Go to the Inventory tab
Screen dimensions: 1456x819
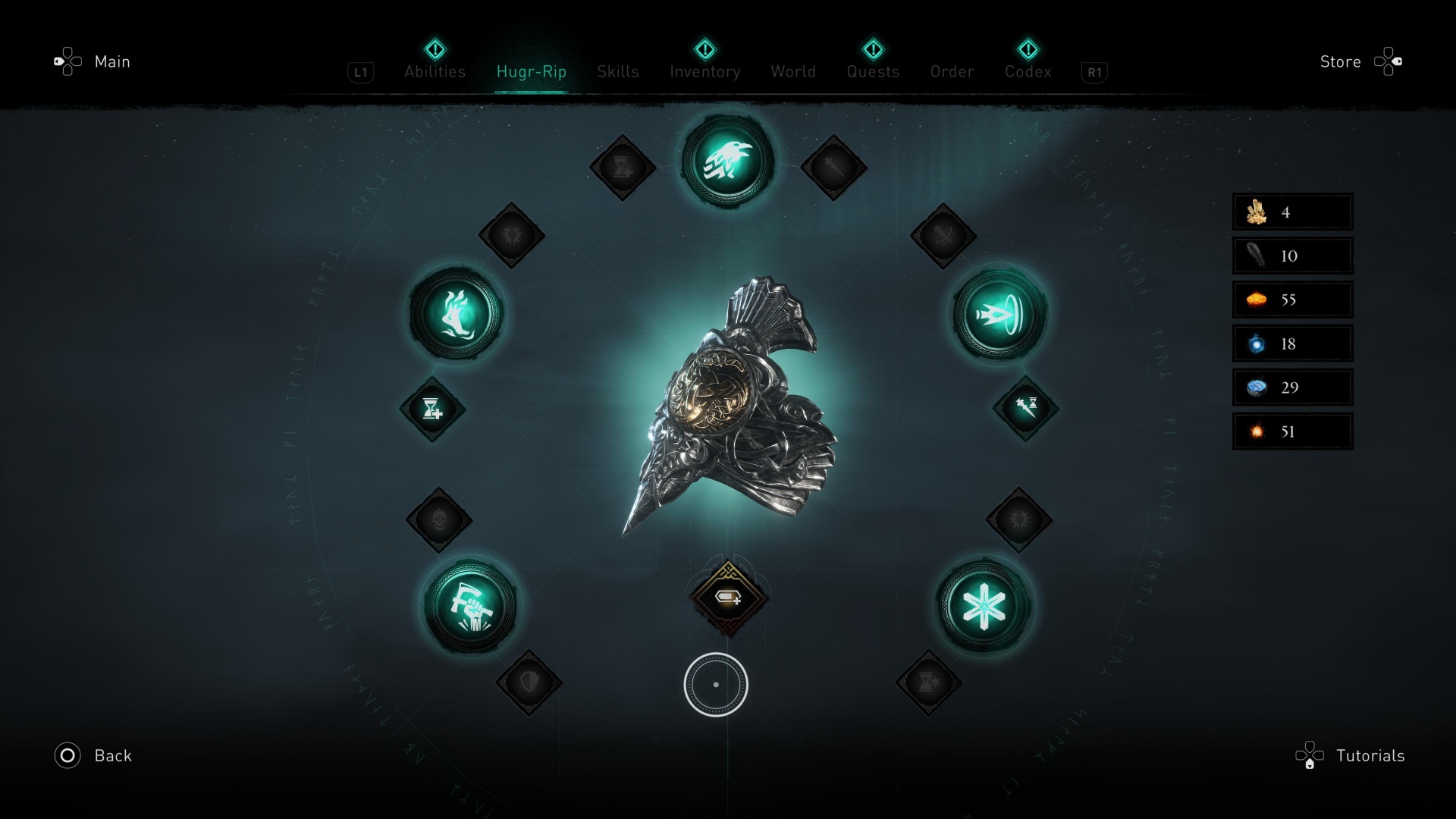click(704, 71)
